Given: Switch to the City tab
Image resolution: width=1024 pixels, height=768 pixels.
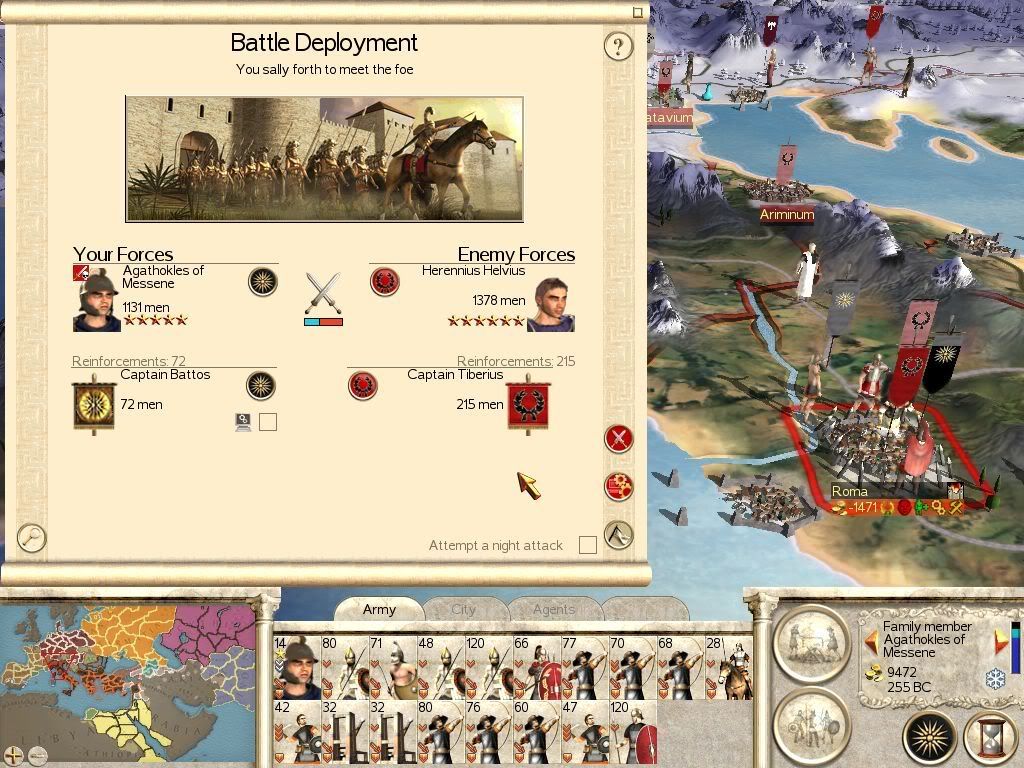Looking at the screenshot, I should tap(464, 609).
